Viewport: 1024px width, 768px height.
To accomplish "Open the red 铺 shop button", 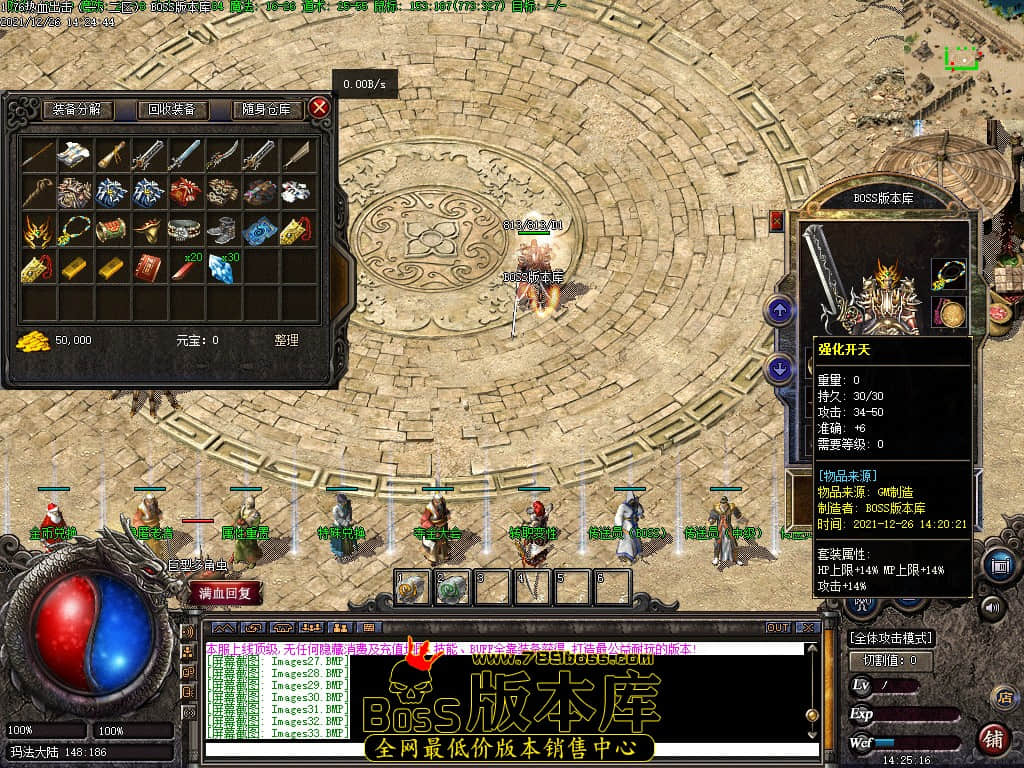I will 994,739.
